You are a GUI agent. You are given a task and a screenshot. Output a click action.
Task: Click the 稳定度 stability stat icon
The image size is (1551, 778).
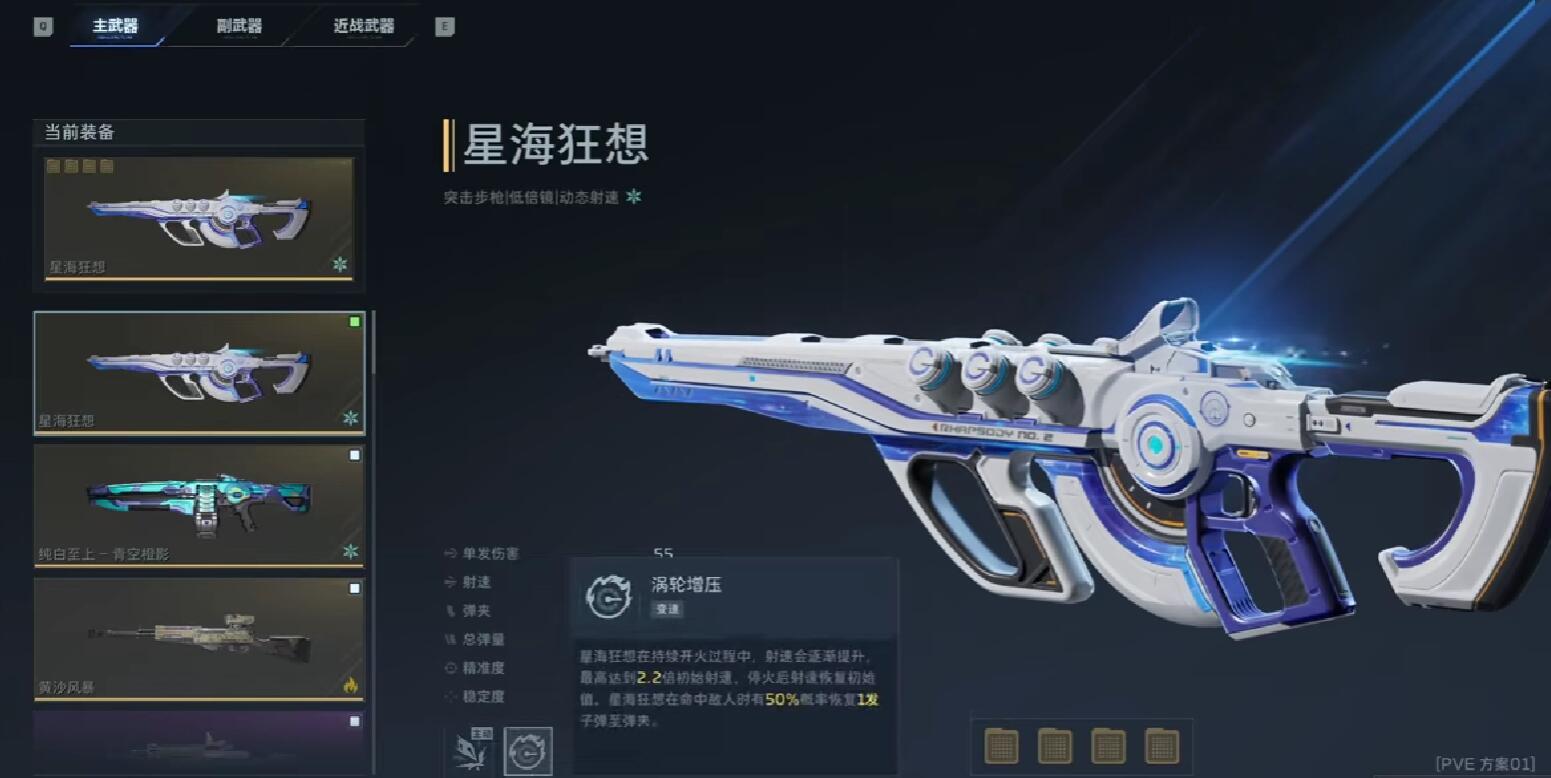(450, 697)
